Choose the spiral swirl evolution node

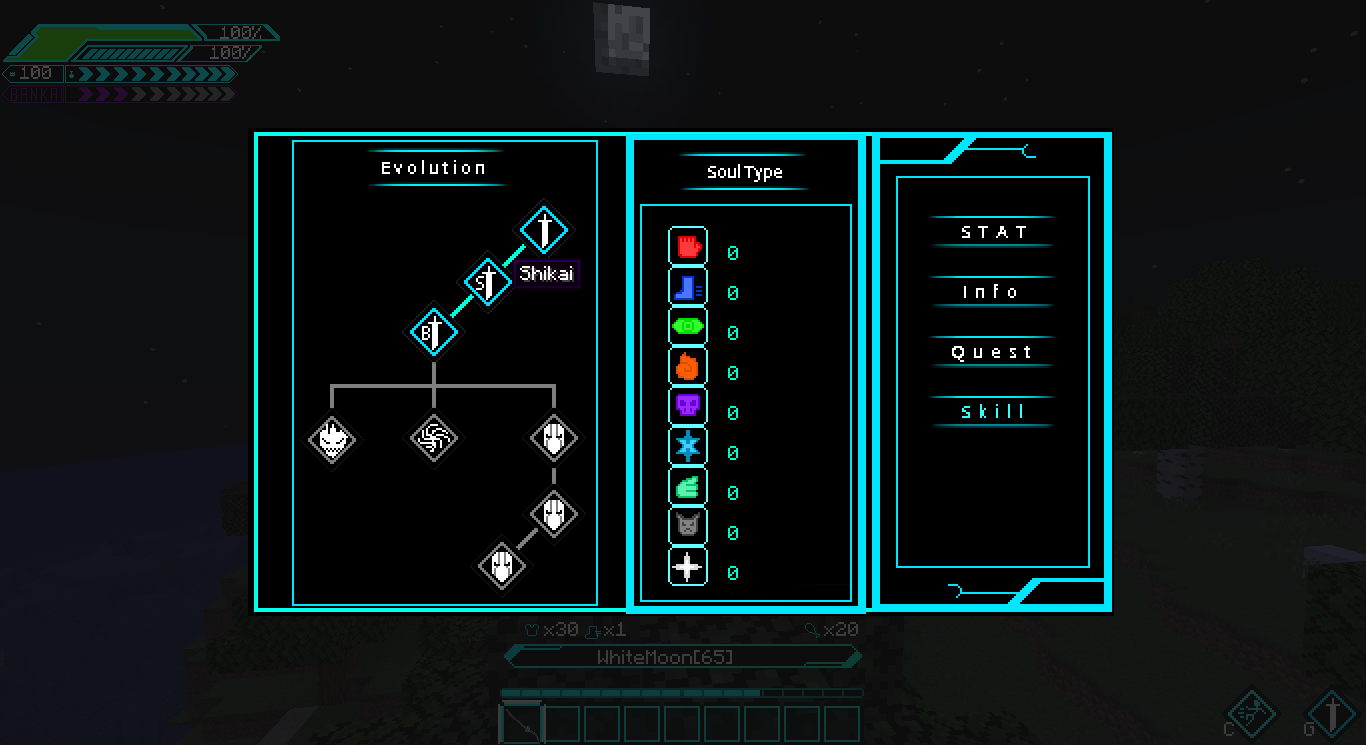click(x=434, y=439)
